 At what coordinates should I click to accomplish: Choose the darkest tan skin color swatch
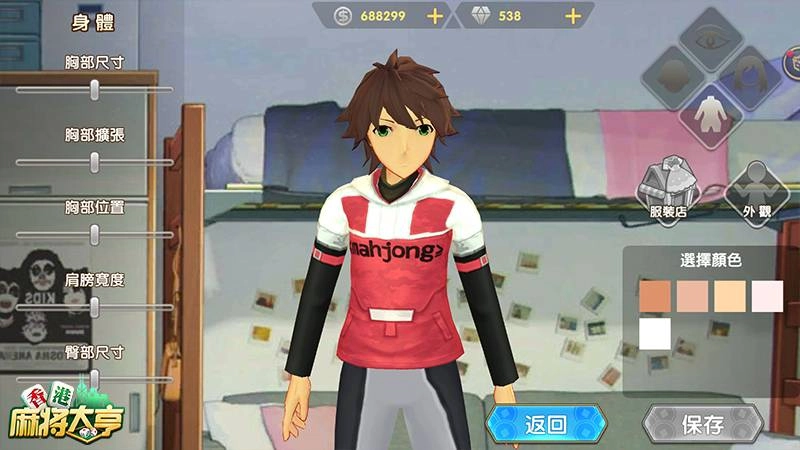coord(654,296)
